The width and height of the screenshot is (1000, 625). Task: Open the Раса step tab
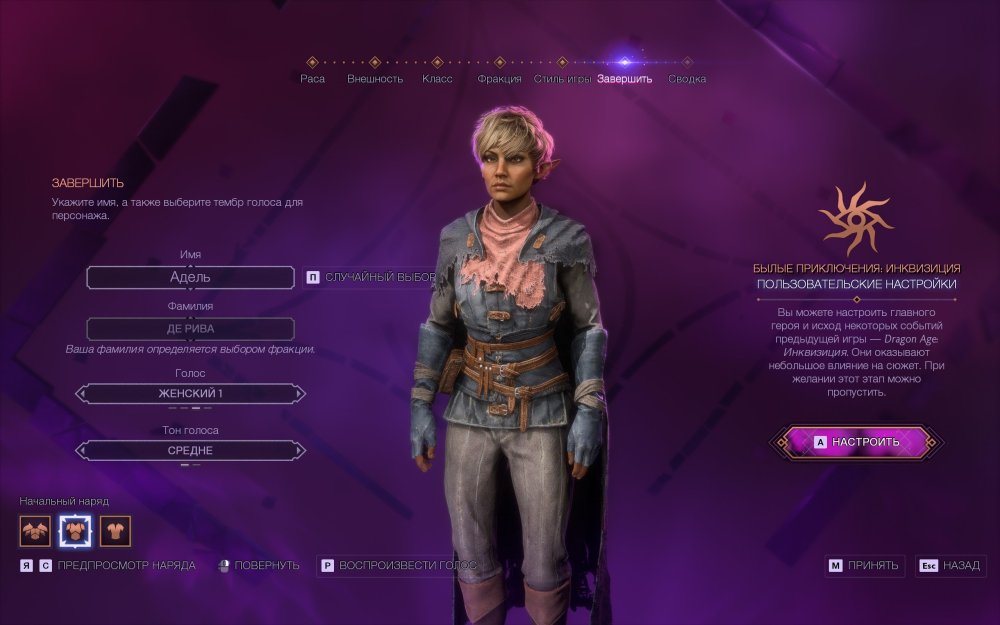coord(312,78)
